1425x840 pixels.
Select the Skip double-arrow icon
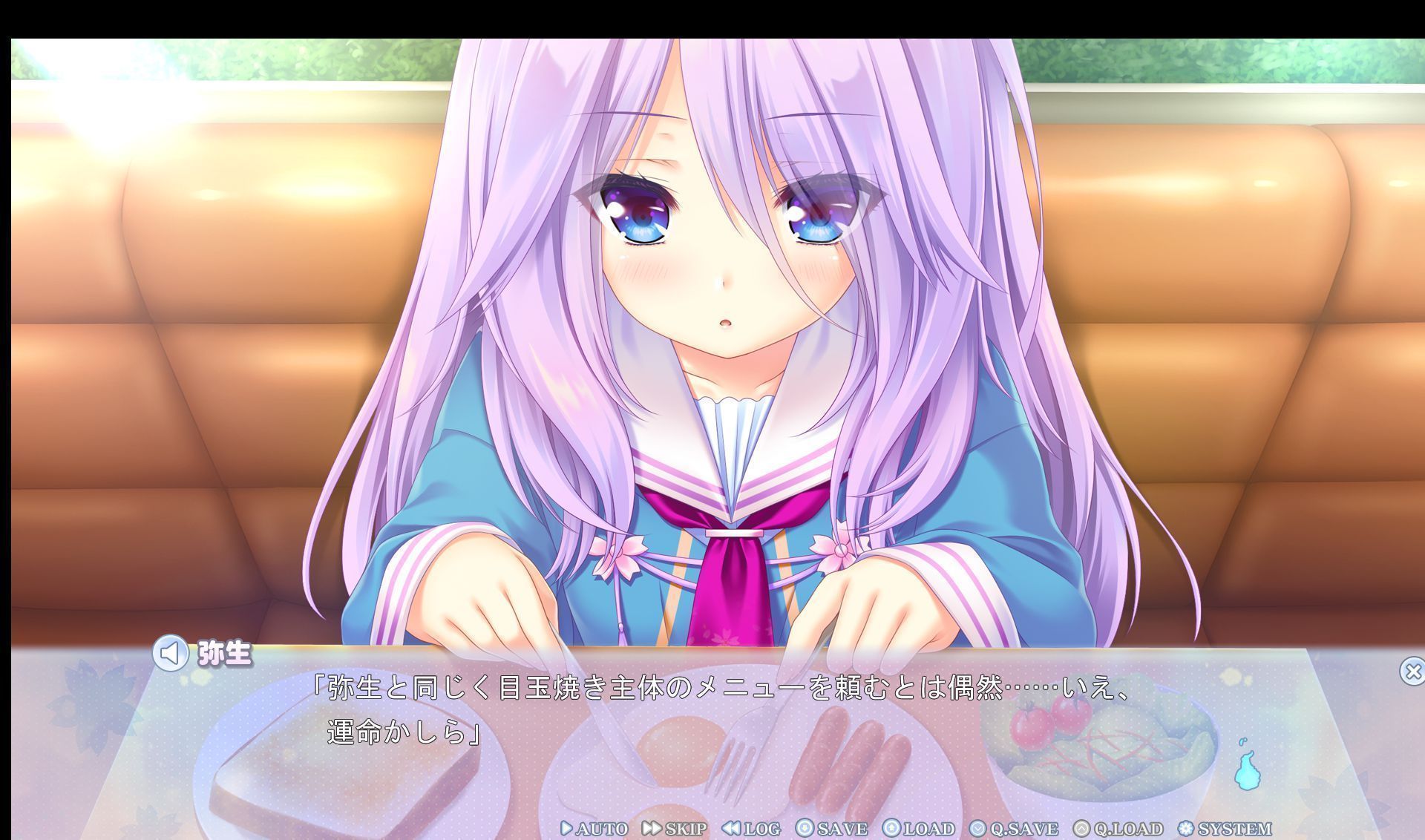click(652, 828)
